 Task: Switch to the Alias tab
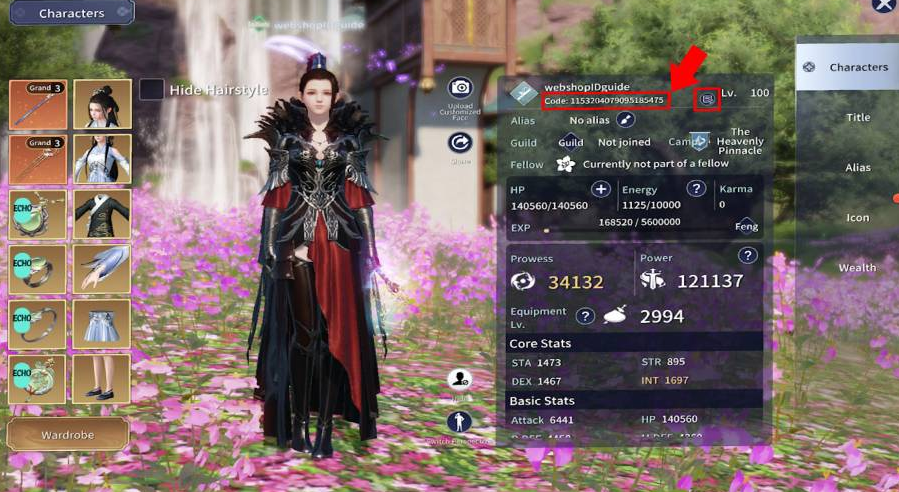click(x=858, y=167)
